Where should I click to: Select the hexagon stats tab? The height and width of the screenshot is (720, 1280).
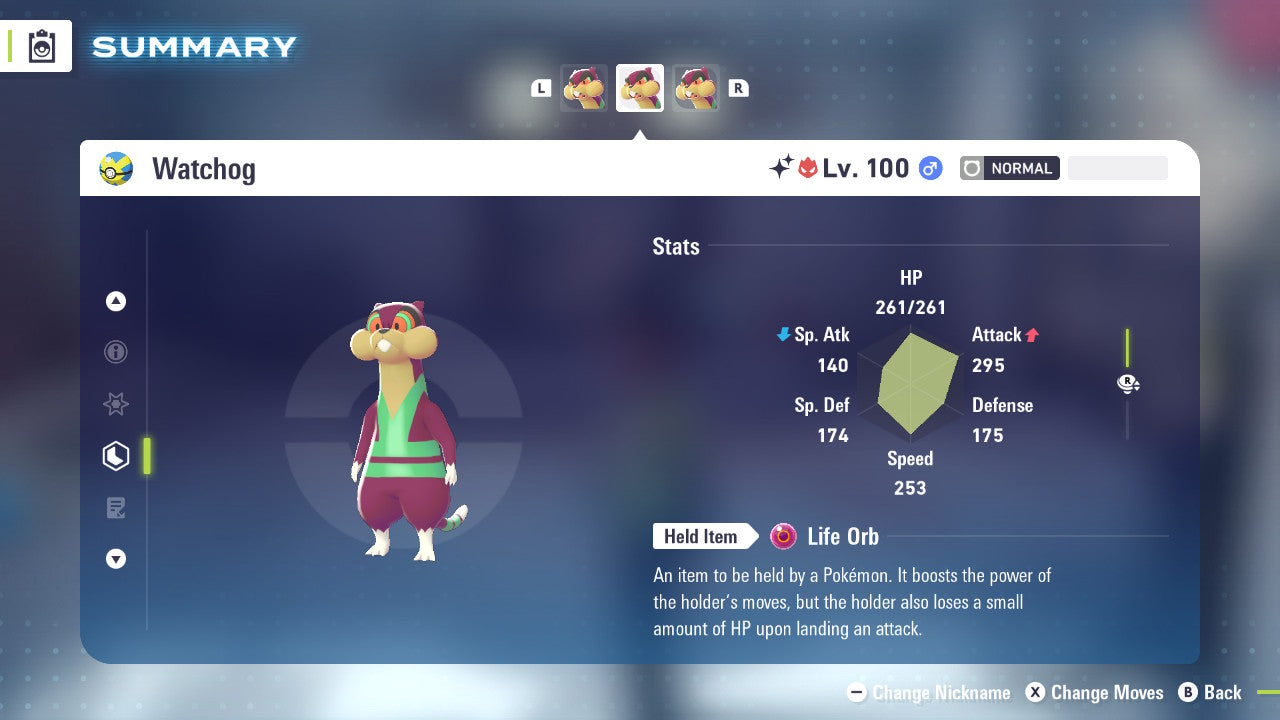[116, 456]
